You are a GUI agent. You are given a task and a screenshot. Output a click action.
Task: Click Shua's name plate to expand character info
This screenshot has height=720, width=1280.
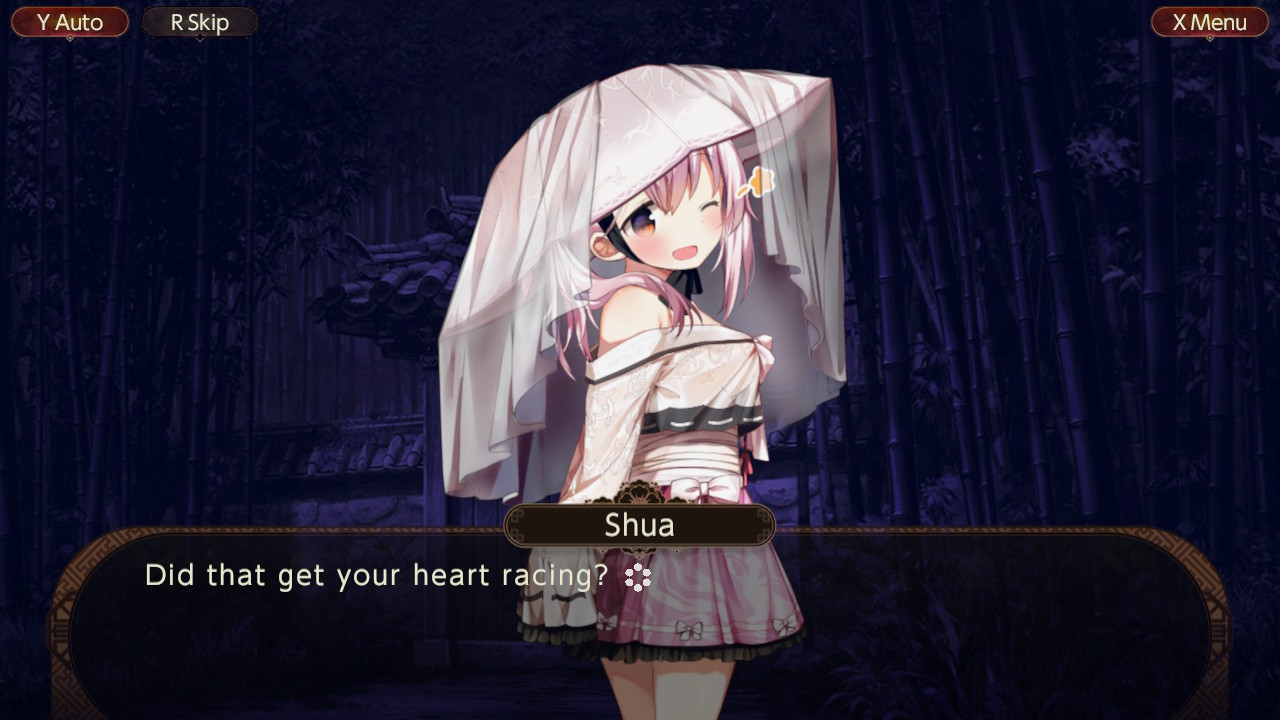638,524
